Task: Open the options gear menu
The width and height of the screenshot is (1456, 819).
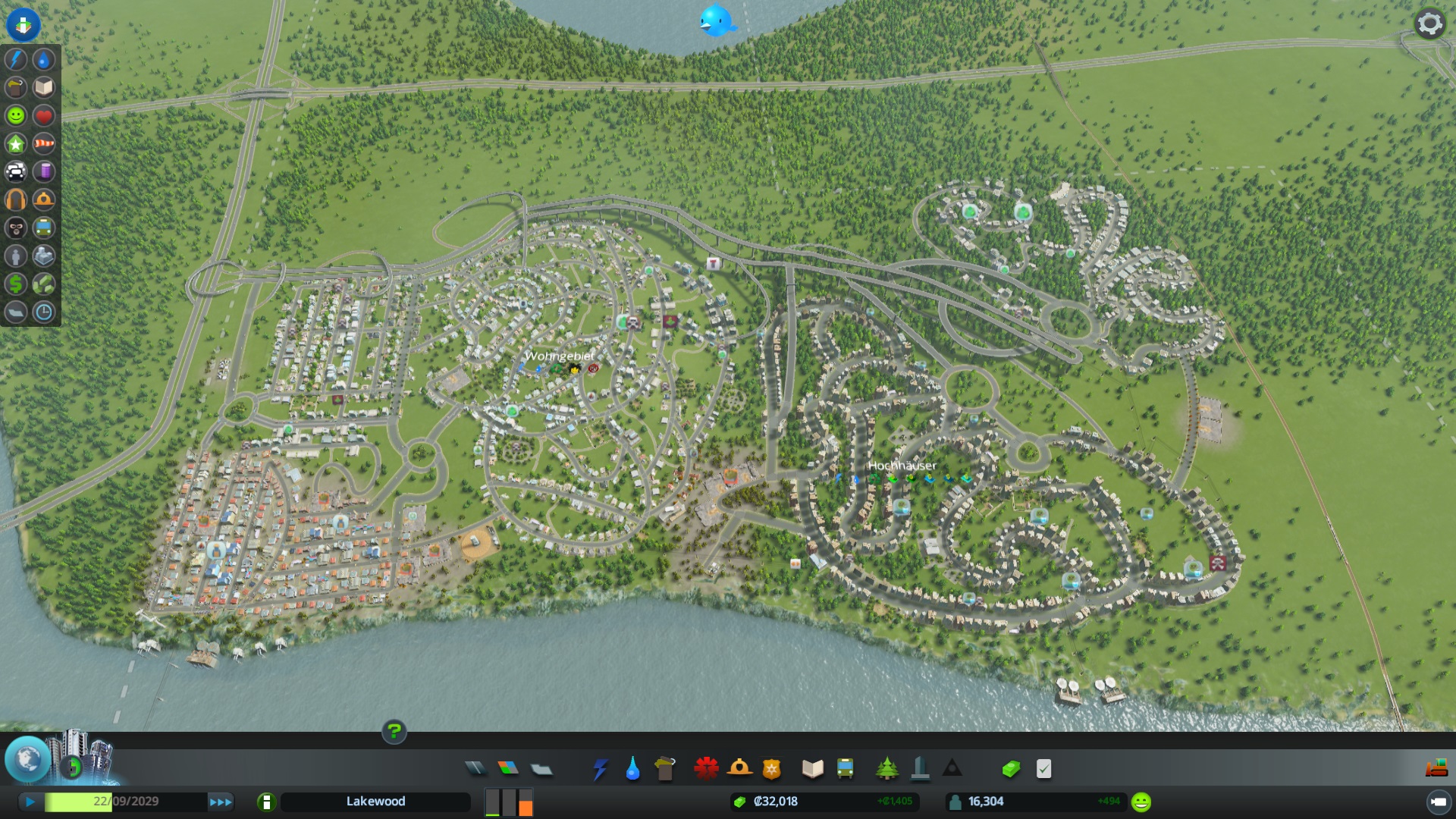Action: (x=1429, y=24)
